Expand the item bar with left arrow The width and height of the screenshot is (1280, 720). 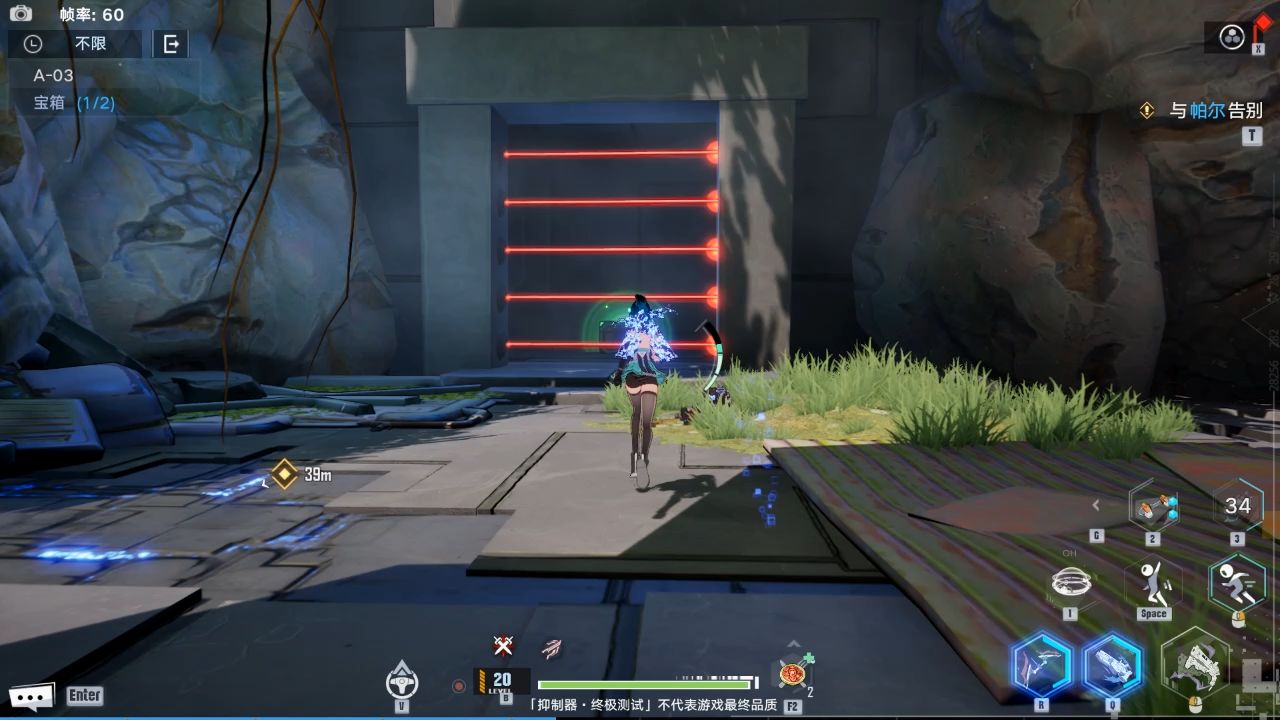(x=1096, y=506)
